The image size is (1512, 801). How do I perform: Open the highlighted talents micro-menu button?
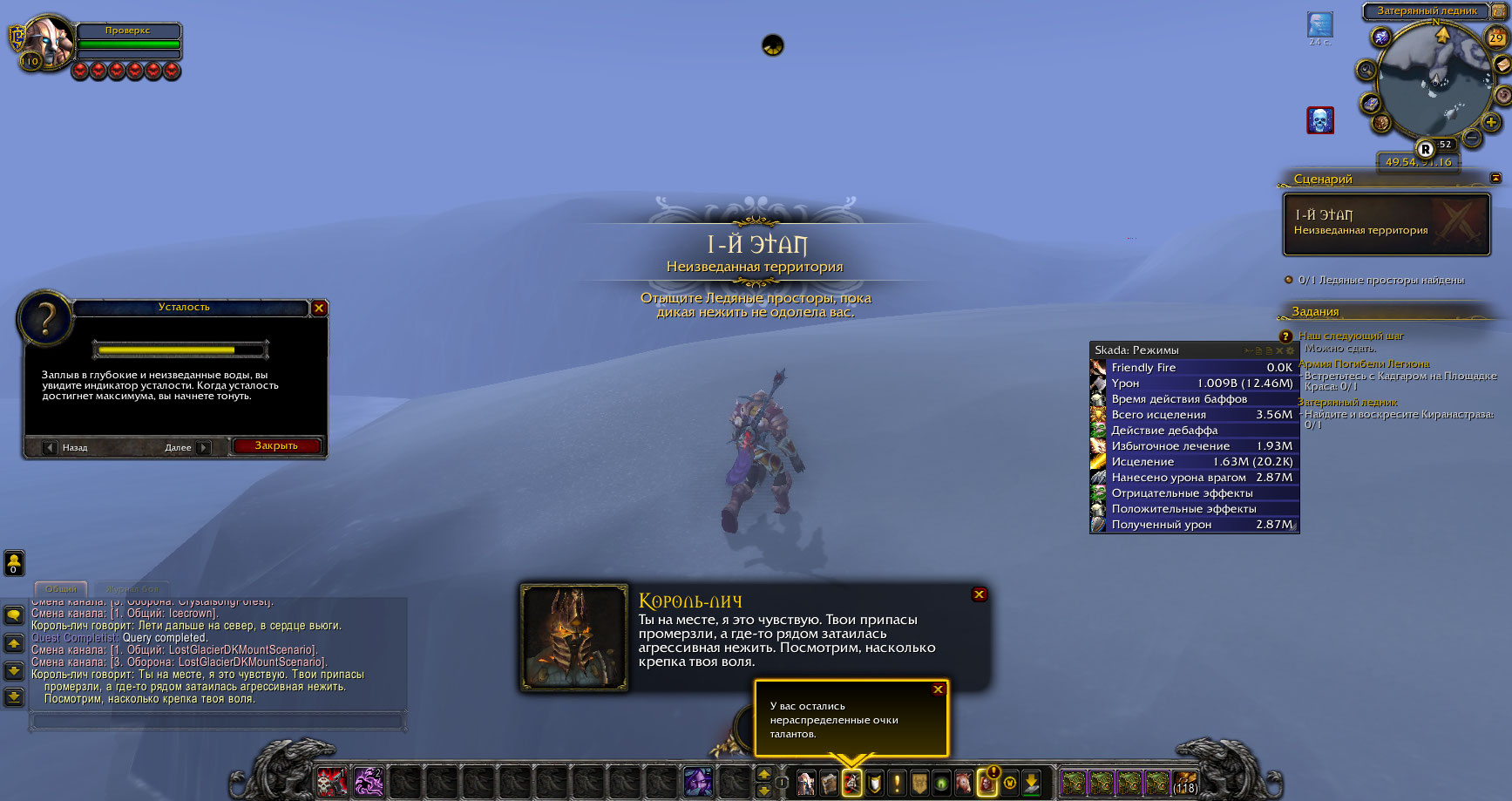851,783
